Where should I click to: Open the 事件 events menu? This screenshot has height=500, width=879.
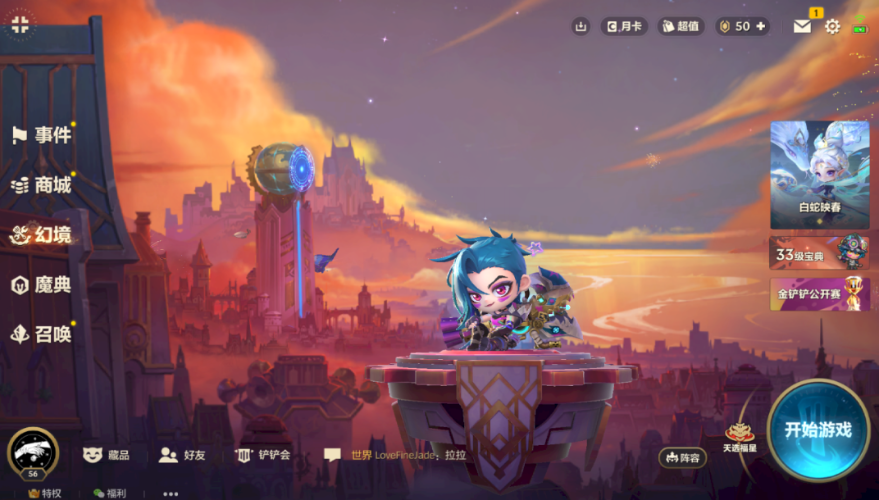[42, 135]
